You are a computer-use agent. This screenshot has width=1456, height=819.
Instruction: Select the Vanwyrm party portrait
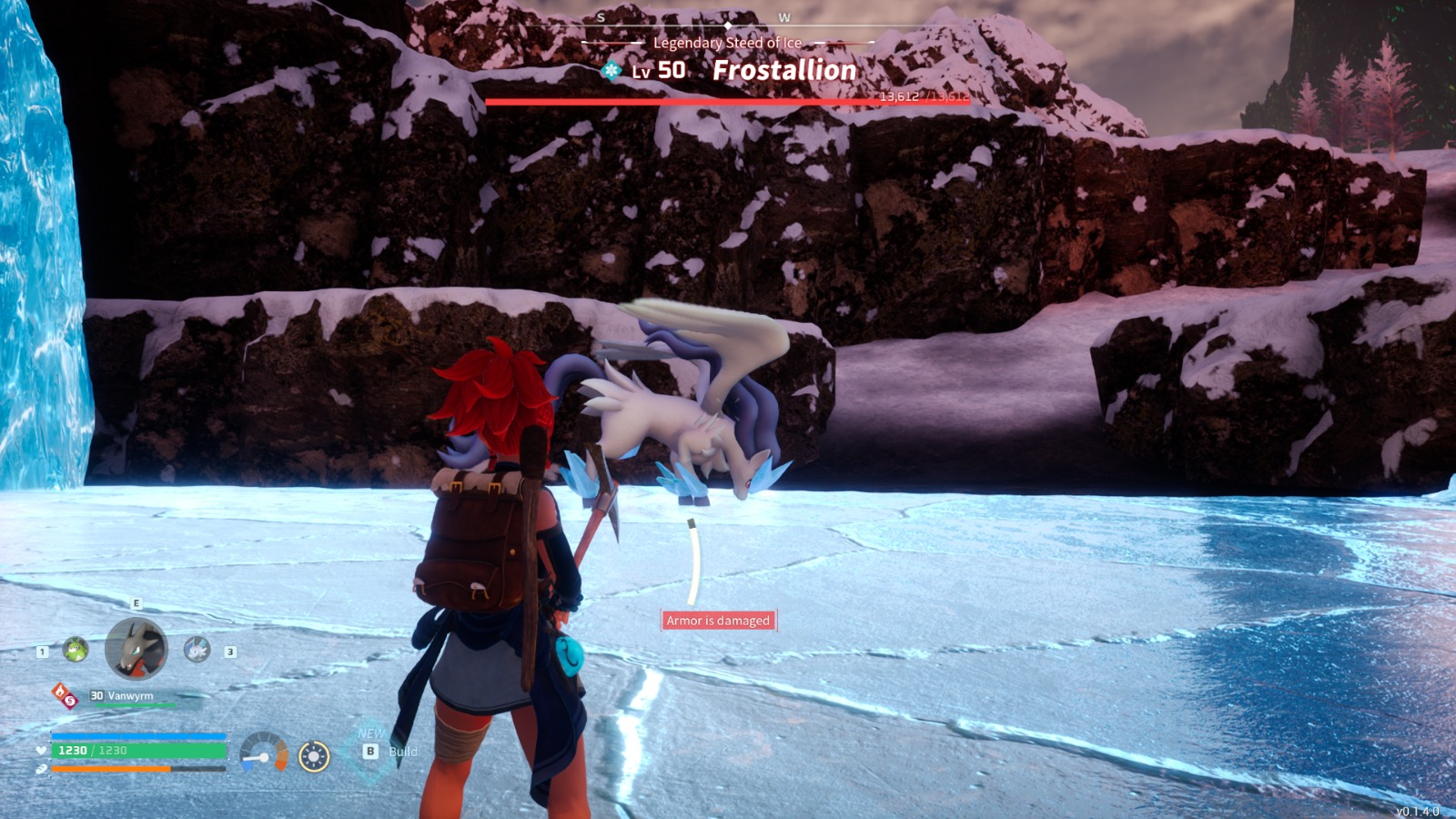(x=136, y=649)
